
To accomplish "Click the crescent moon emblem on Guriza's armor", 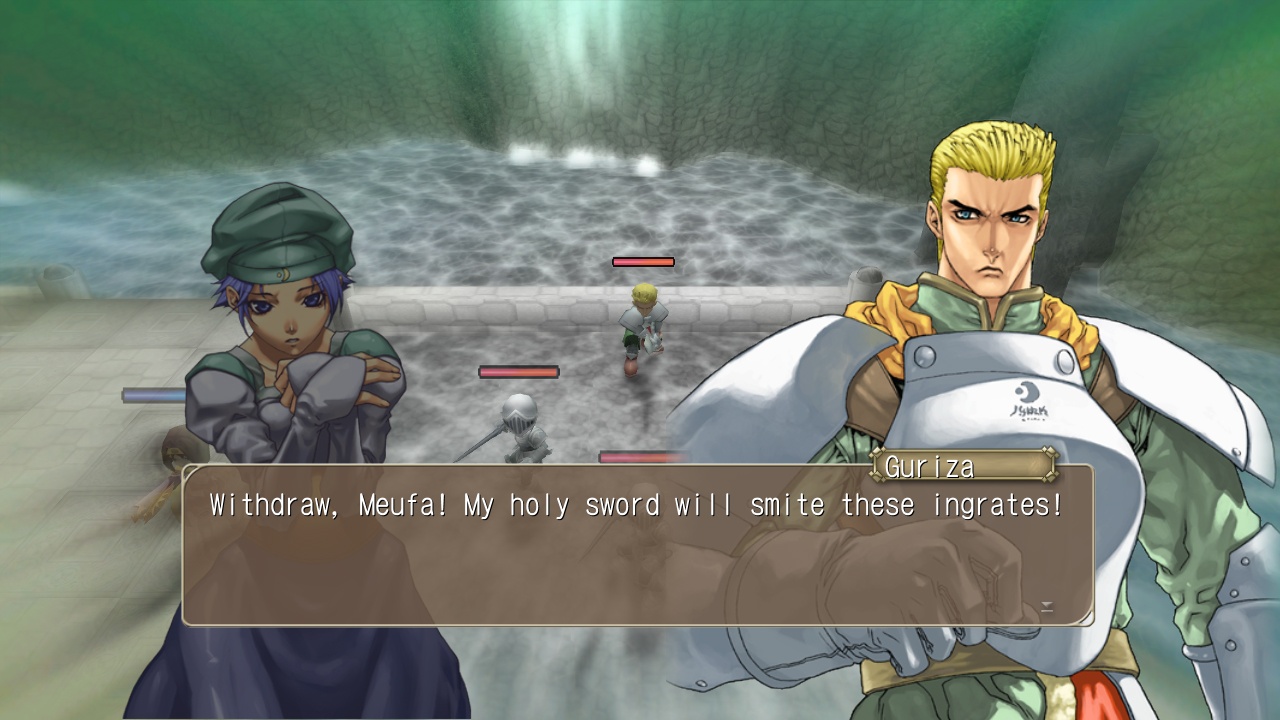I will point(1027,393).
